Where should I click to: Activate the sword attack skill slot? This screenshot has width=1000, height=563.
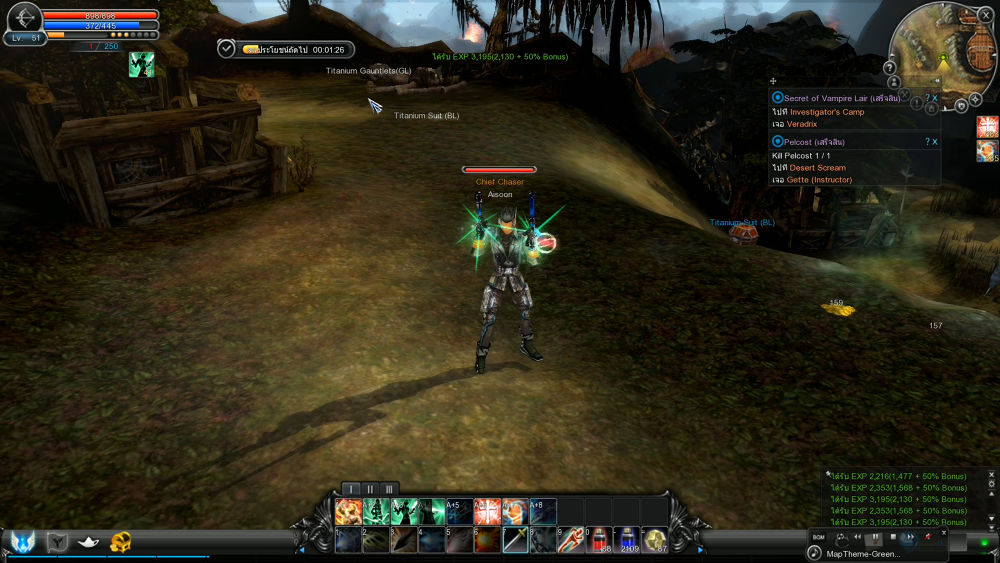[516, 541]
